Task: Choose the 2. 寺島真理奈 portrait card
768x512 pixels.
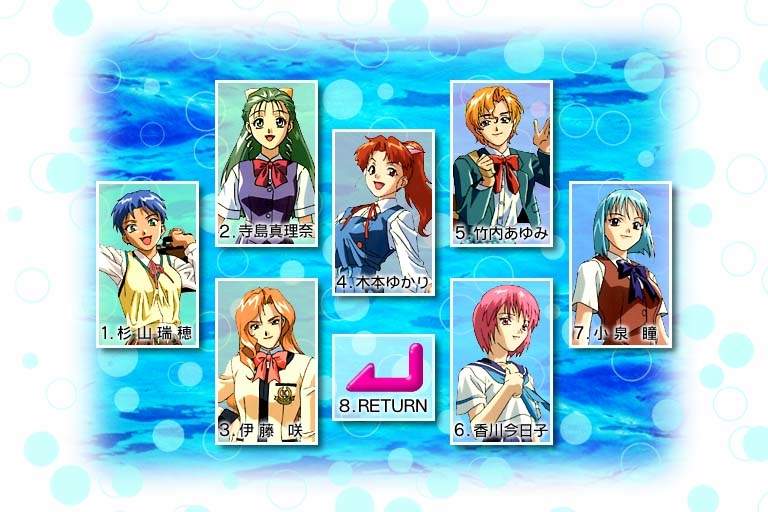Action: [266, 164]
